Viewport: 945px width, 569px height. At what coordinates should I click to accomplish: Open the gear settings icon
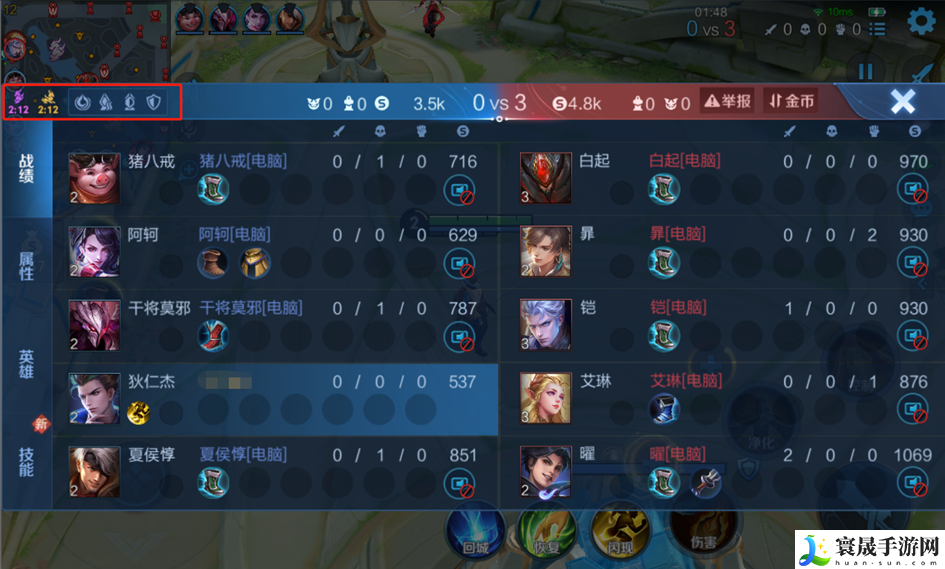921,23
